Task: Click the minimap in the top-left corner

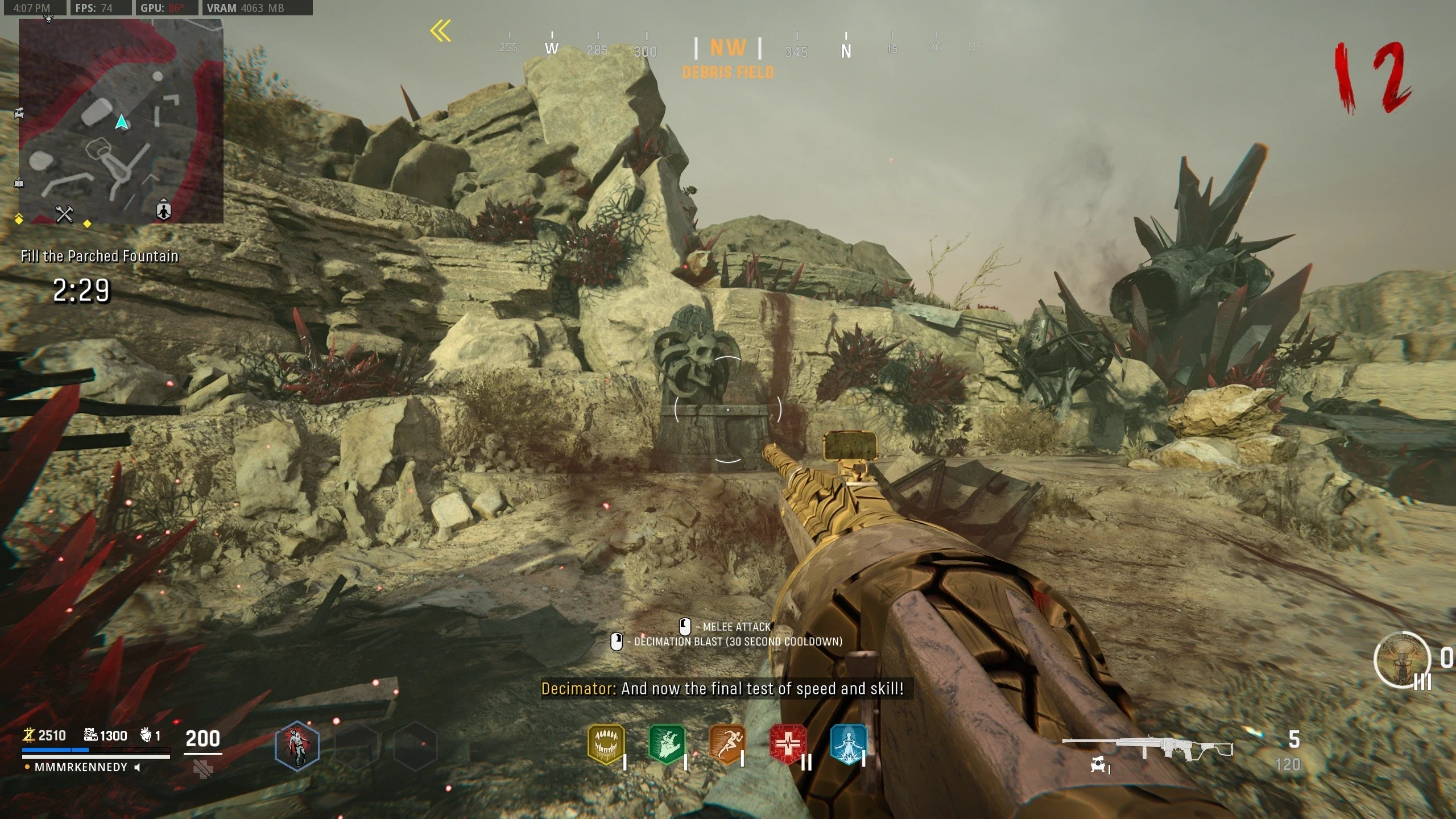Action: click(x=121, y=121)
